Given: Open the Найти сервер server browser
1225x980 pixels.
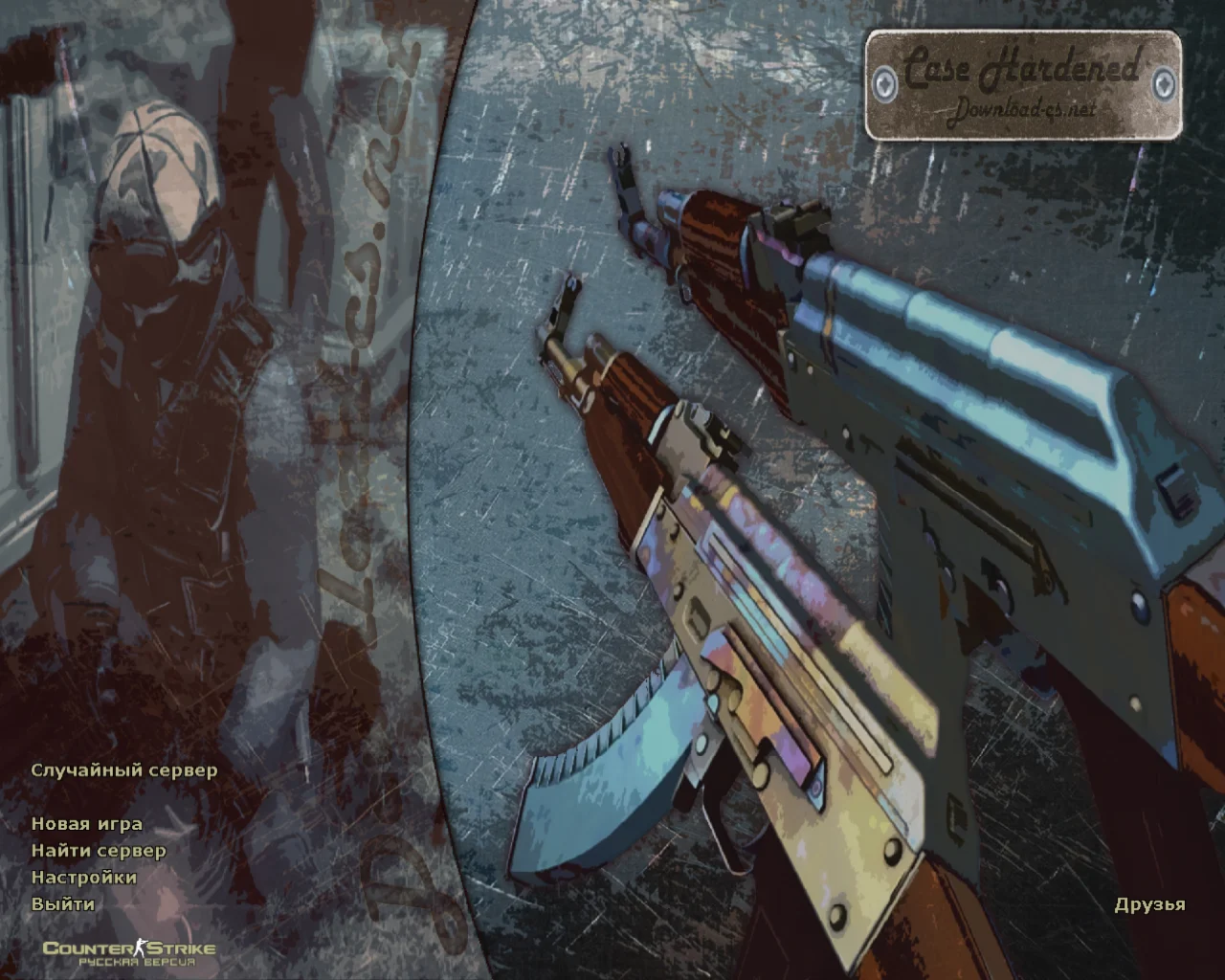Looking at the screenshot, I should 99,851.
